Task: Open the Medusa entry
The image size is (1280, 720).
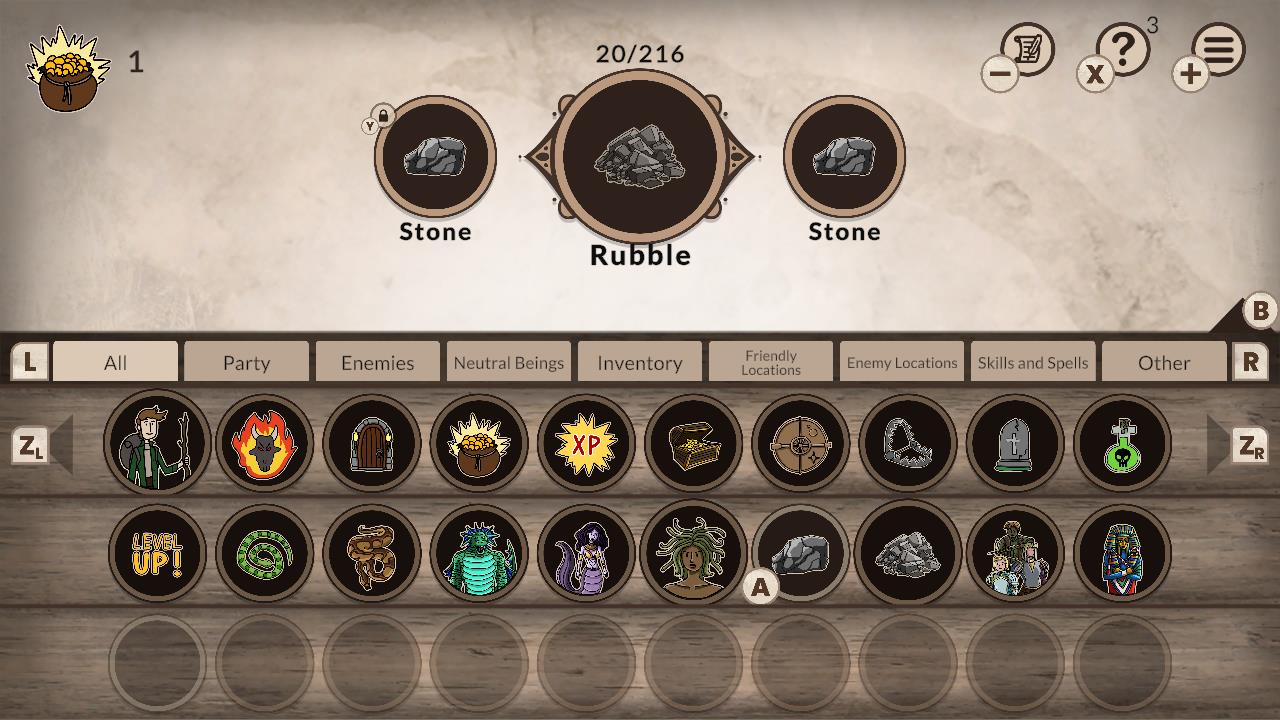Action: [694, 552]
